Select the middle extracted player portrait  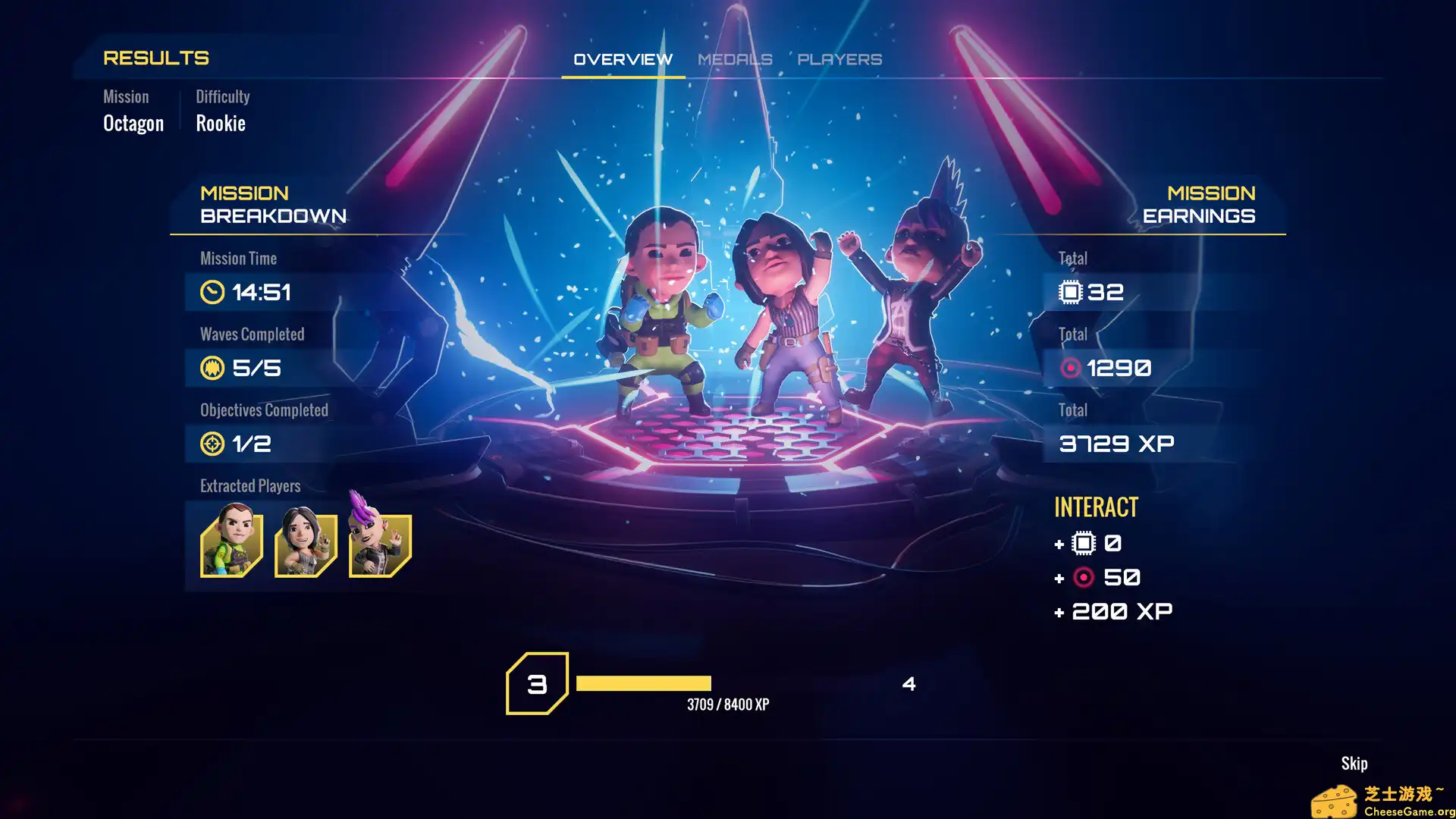305,543
